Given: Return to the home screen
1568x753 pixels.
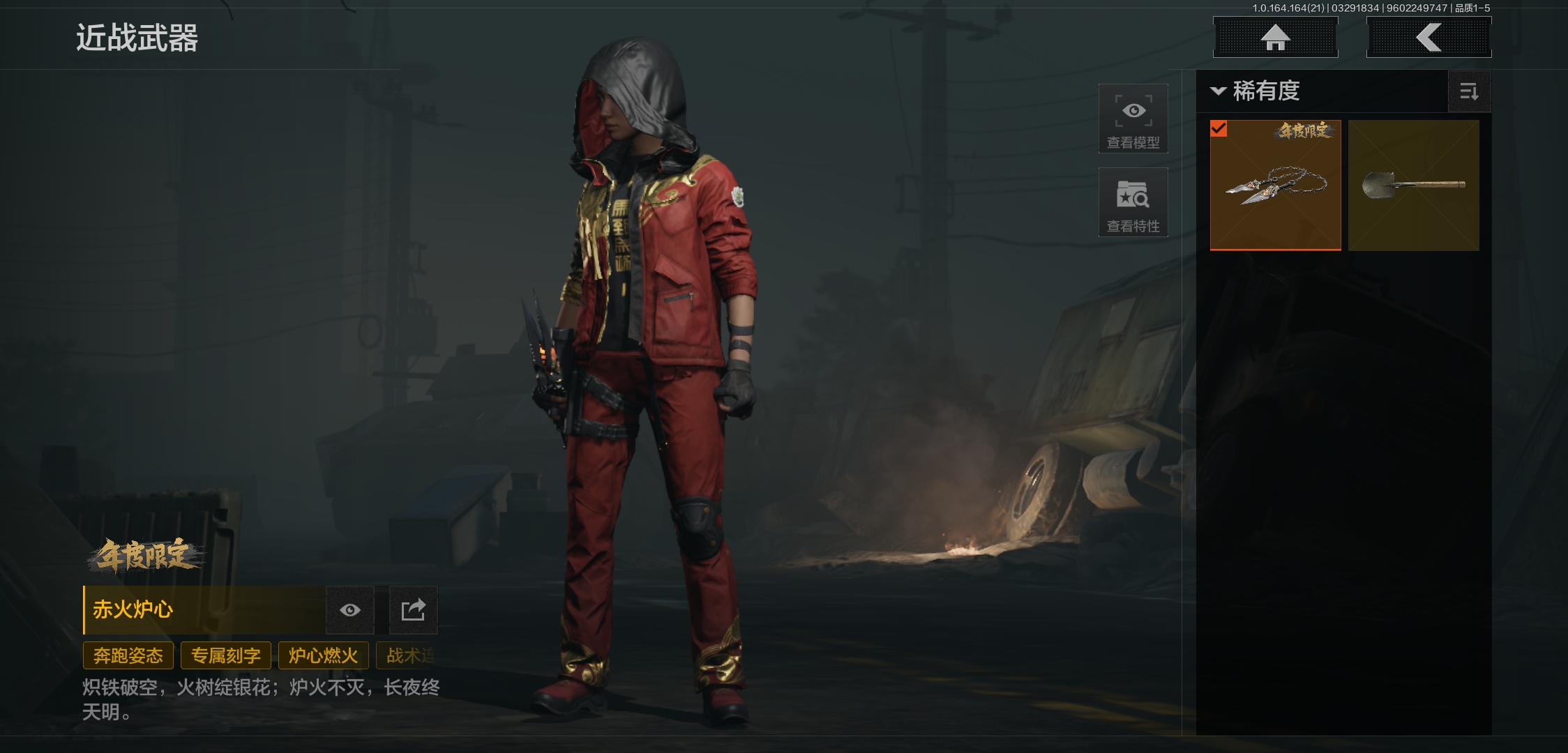Looking at the screenshot, I should click(1275, 38).
